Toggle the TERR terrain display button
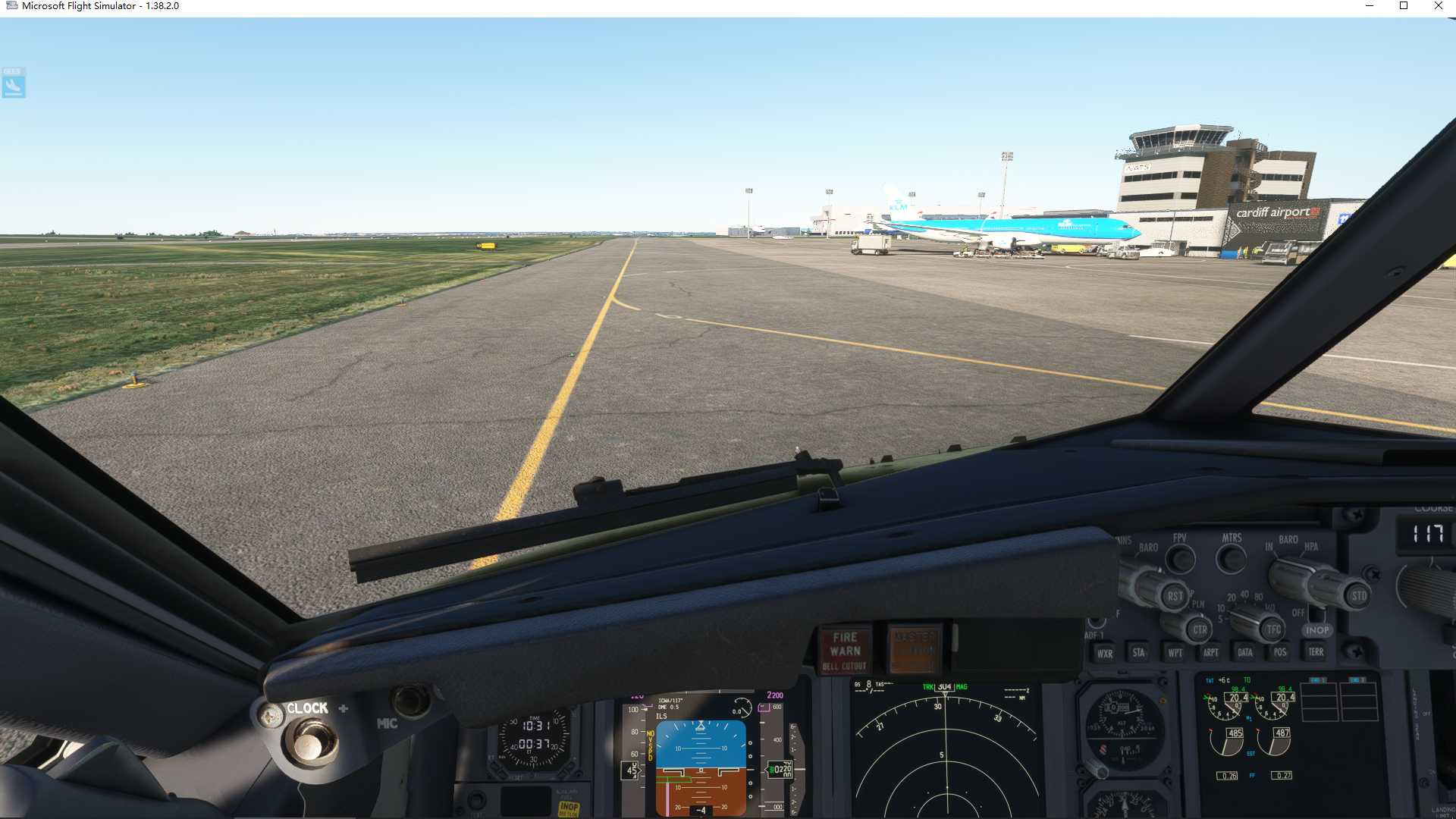Viewport: 1456px width, 819px height. click(1316, 652)
